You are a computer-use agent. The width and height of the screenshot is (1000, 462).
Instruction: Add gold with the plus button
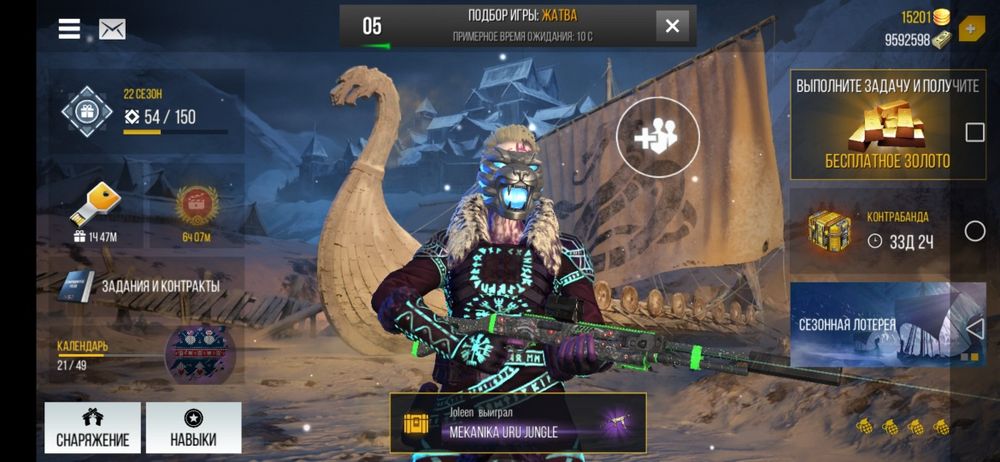(x=970, y=28)
